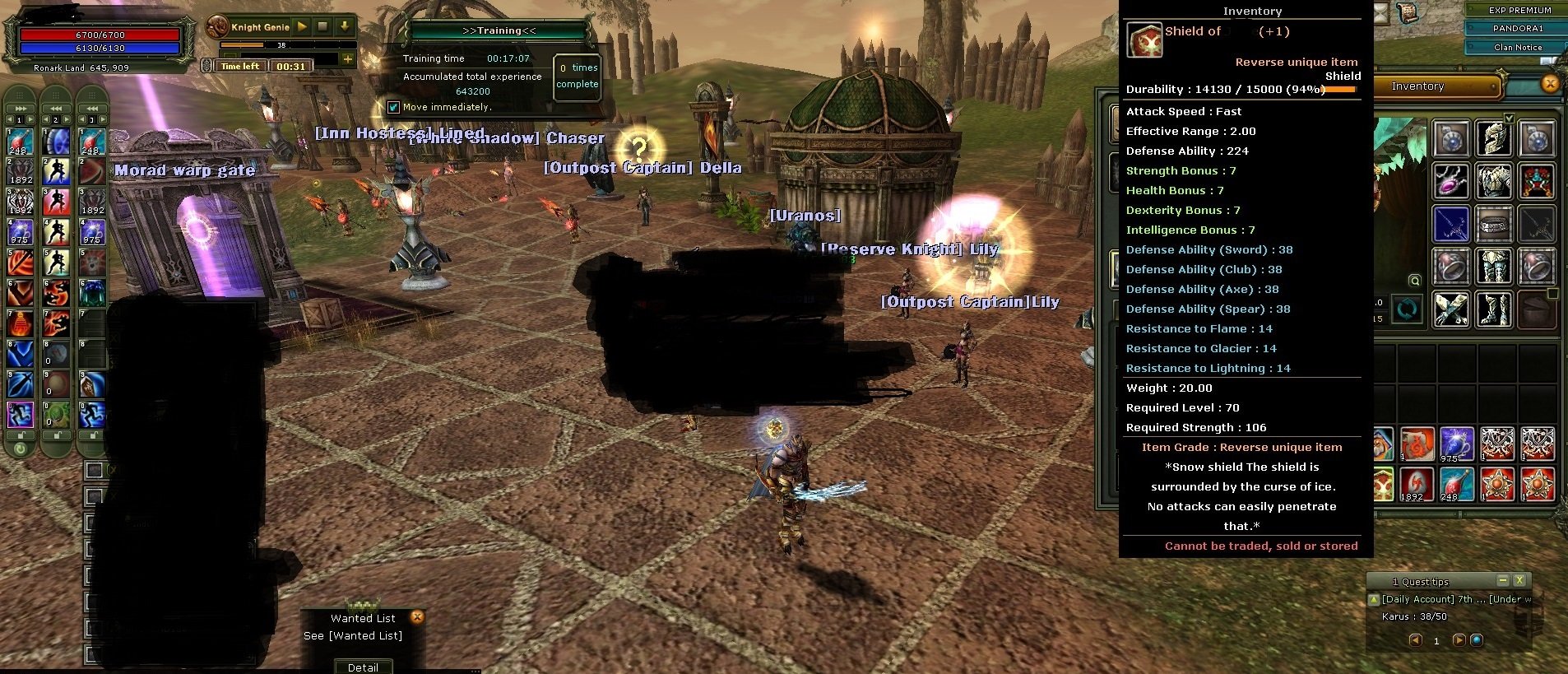Screen dimensions: 1568x674
Task: Expand the Daily Account quest entry arrow
Action: point(1374,600)
